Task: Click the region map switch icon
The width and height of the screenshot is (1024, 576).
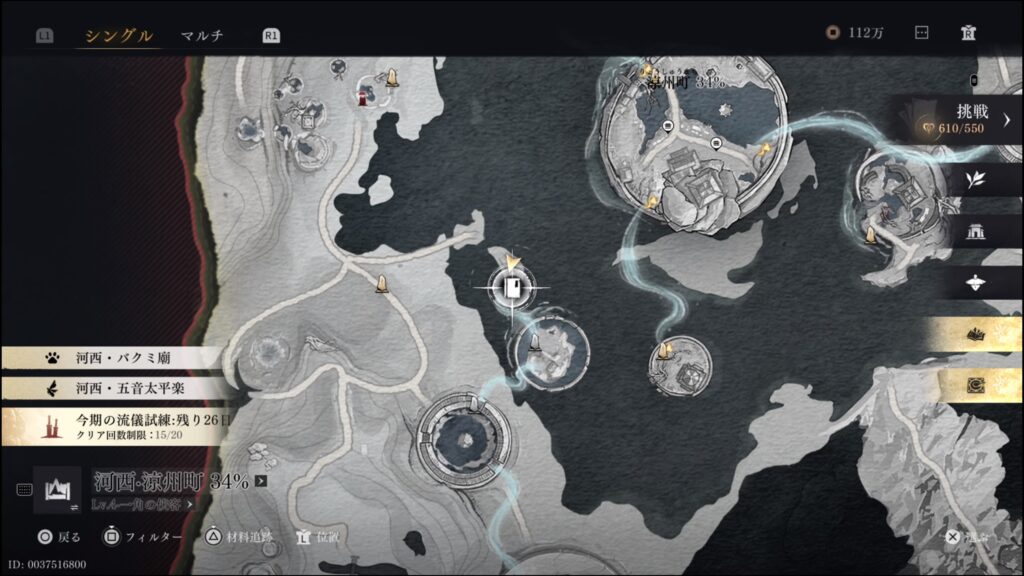Action: [x=57, y=488]
